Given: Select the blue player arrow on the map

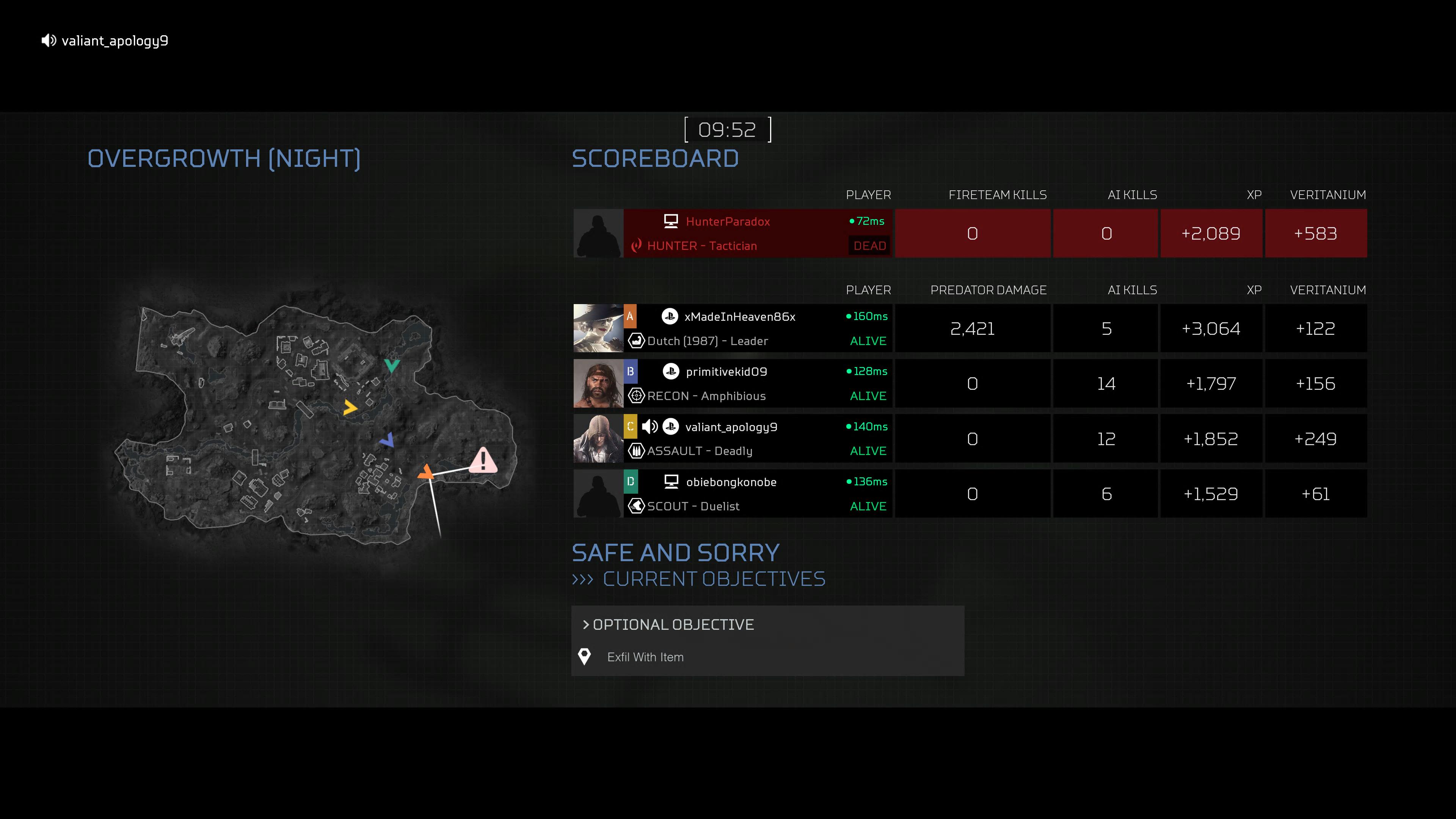Looking at the screenshot, I should (x=388, y=440).
